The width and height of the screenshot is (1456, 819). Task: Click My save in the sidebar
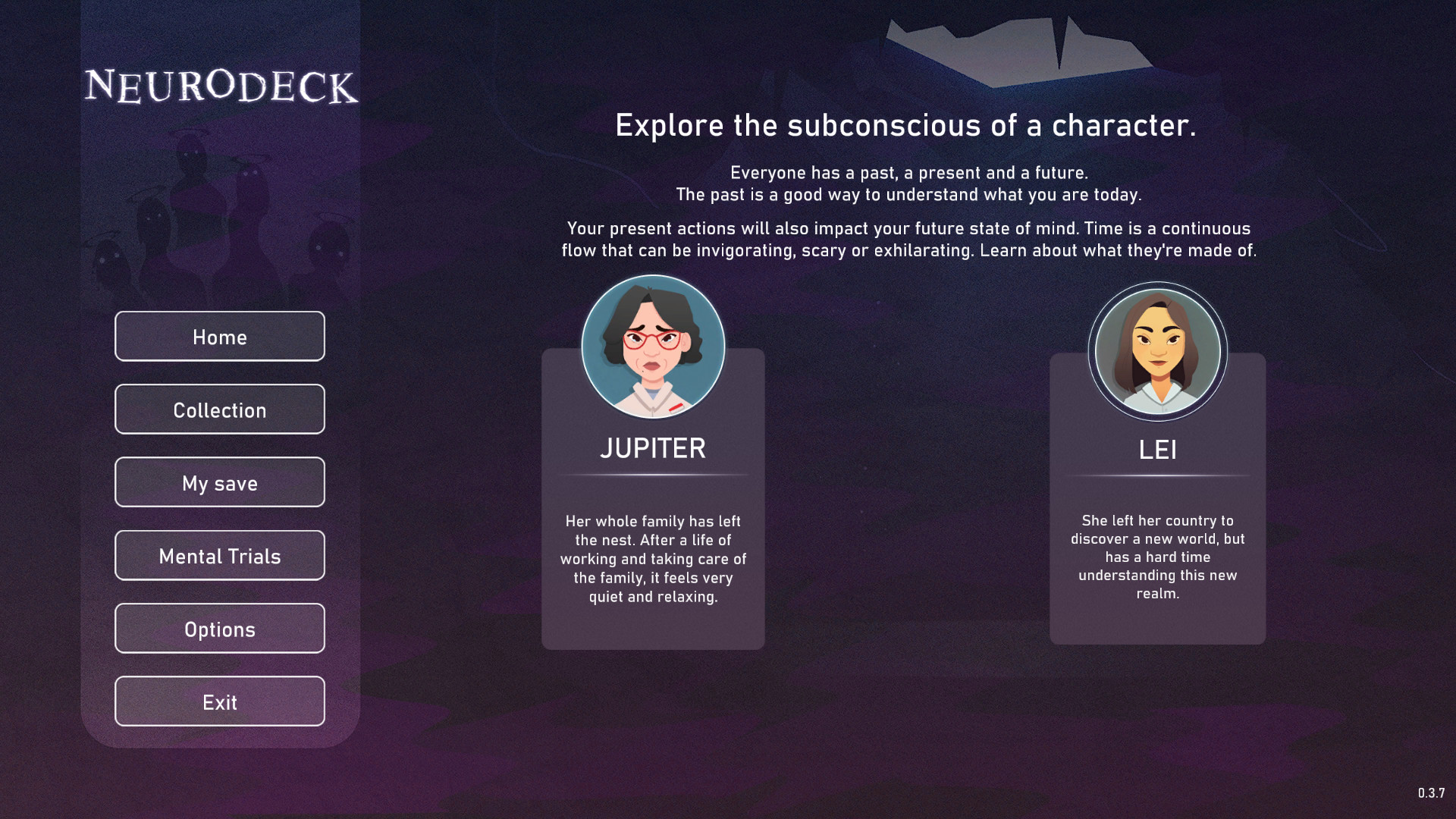tap(219, 482)
